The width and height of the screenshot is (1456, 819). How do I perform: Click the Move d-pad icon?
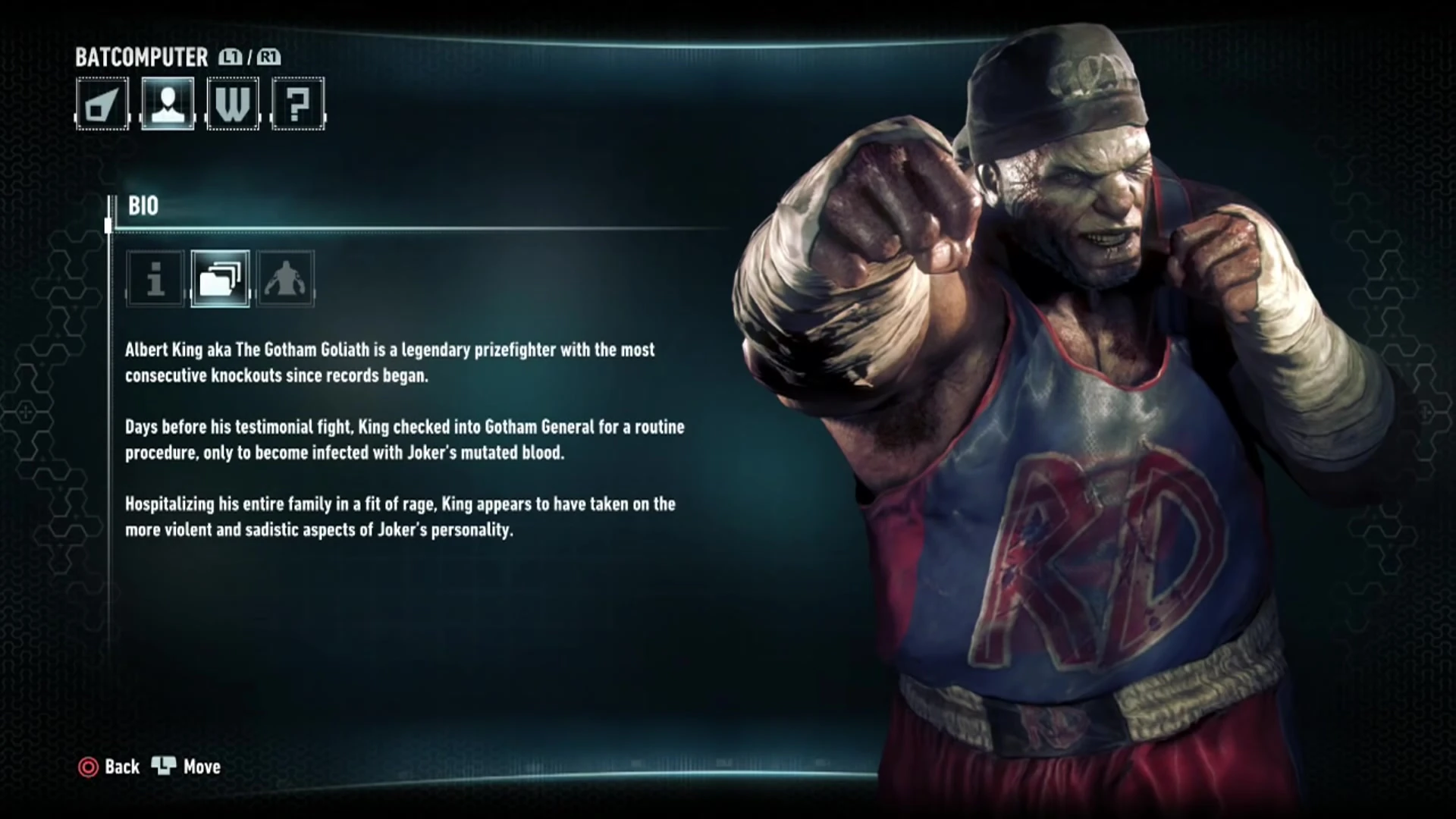tap(165, 767)
